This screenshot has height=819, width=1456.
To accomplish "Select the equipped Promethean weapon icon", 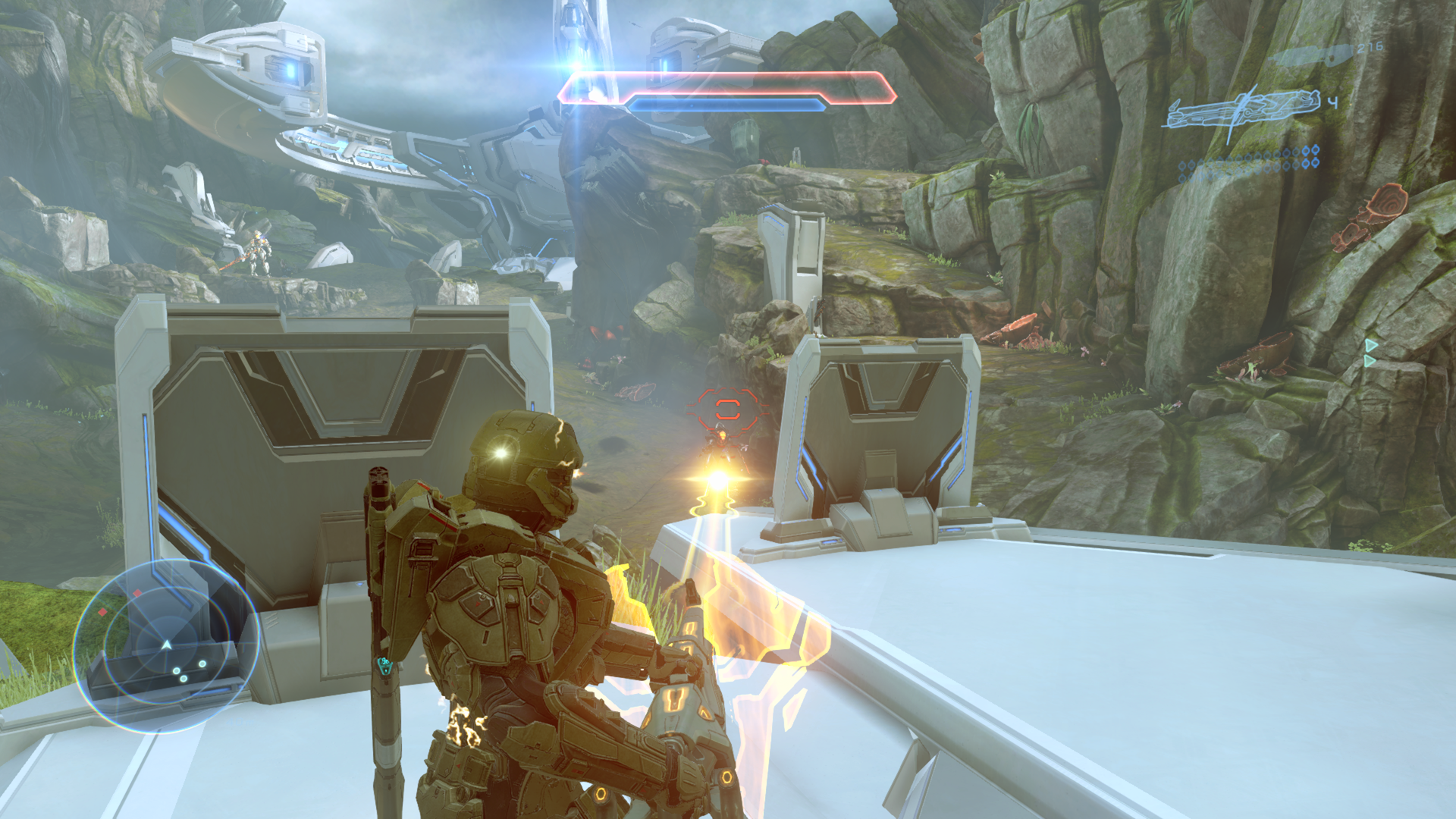I will pos(1242,111).
